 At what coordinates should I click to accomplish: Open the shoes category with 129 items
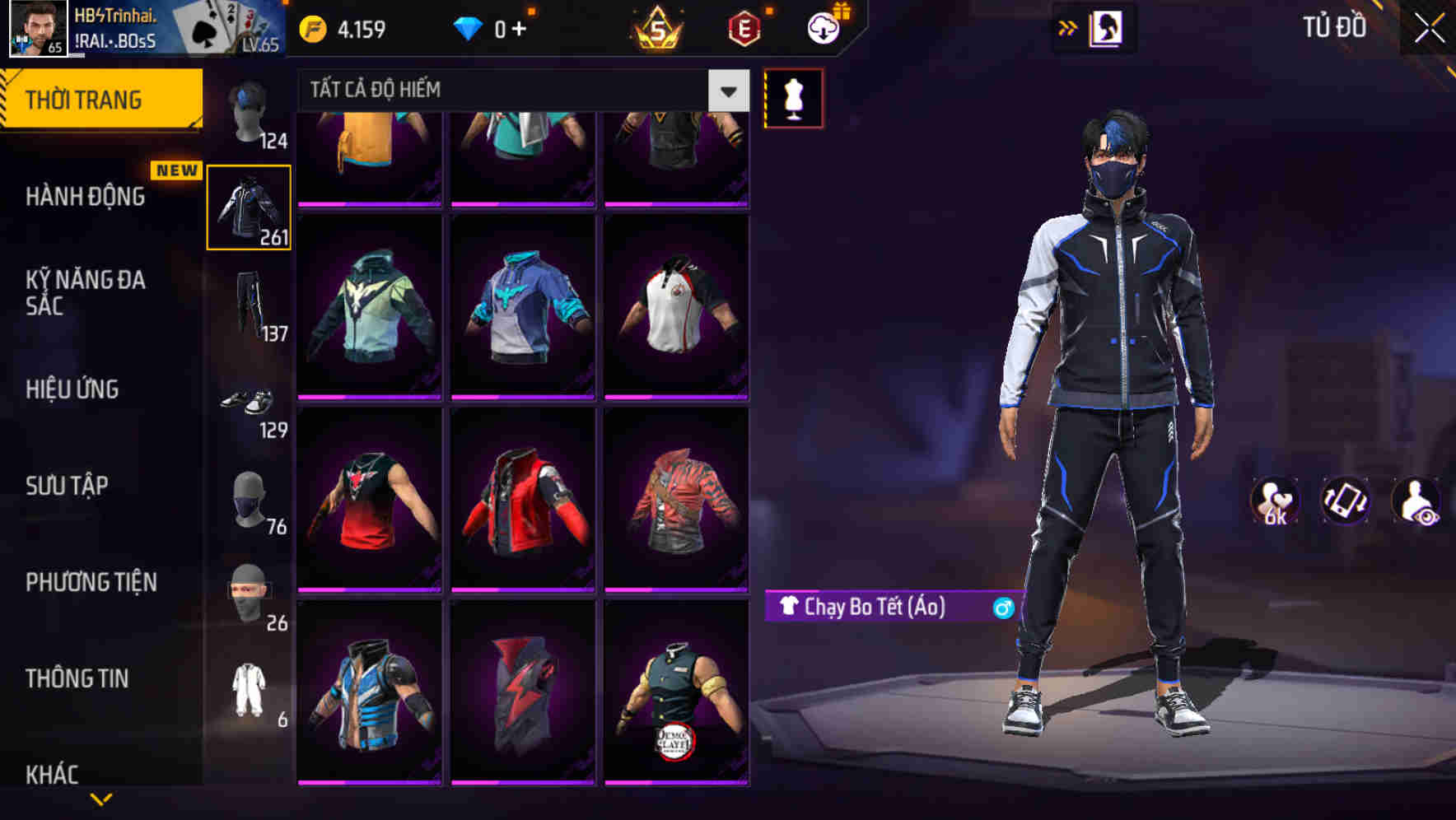point(247,403)
